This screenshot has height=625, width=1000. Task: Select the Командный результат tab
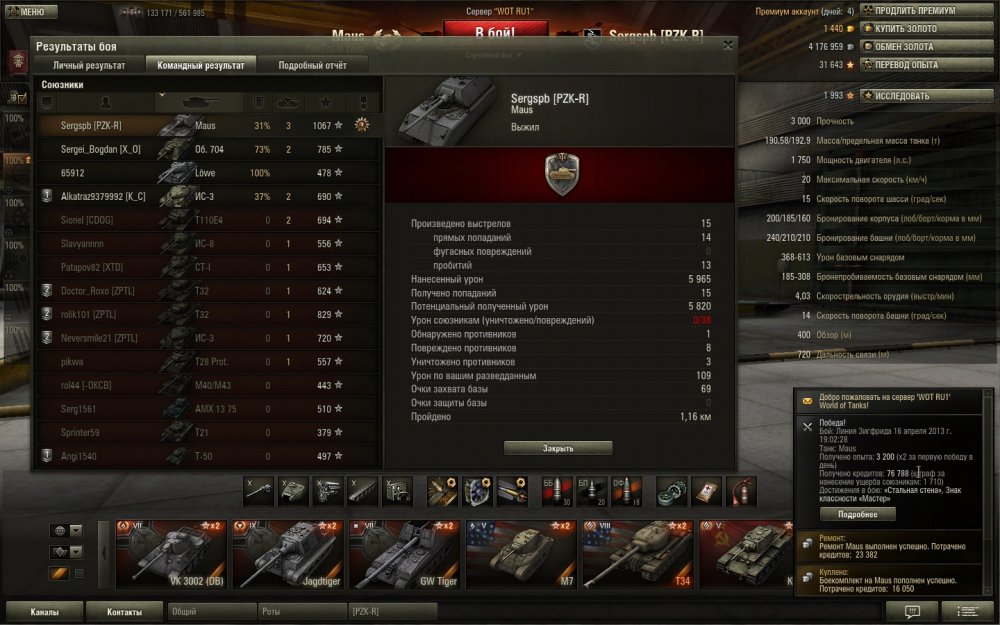point(201,65)
